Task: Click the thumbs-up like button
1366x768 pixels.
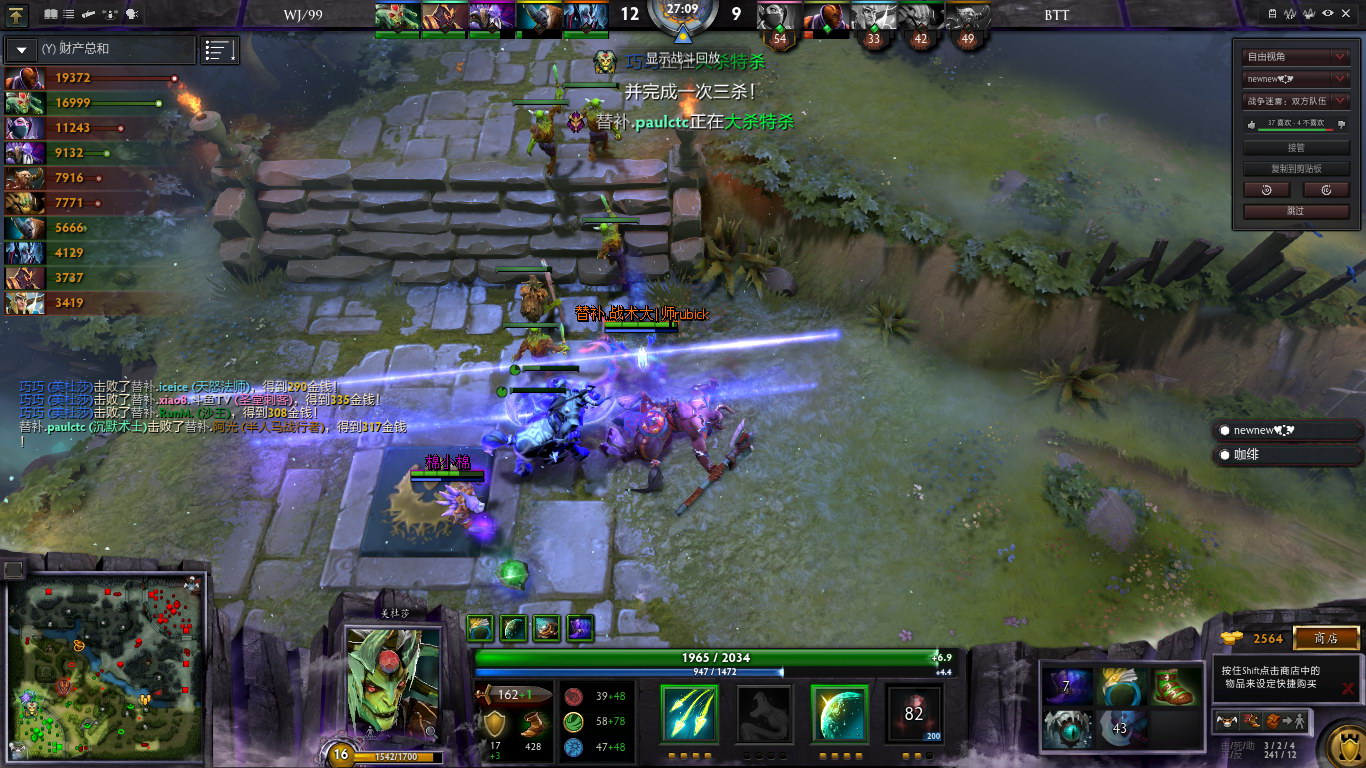Action: tap(1253, 125)
